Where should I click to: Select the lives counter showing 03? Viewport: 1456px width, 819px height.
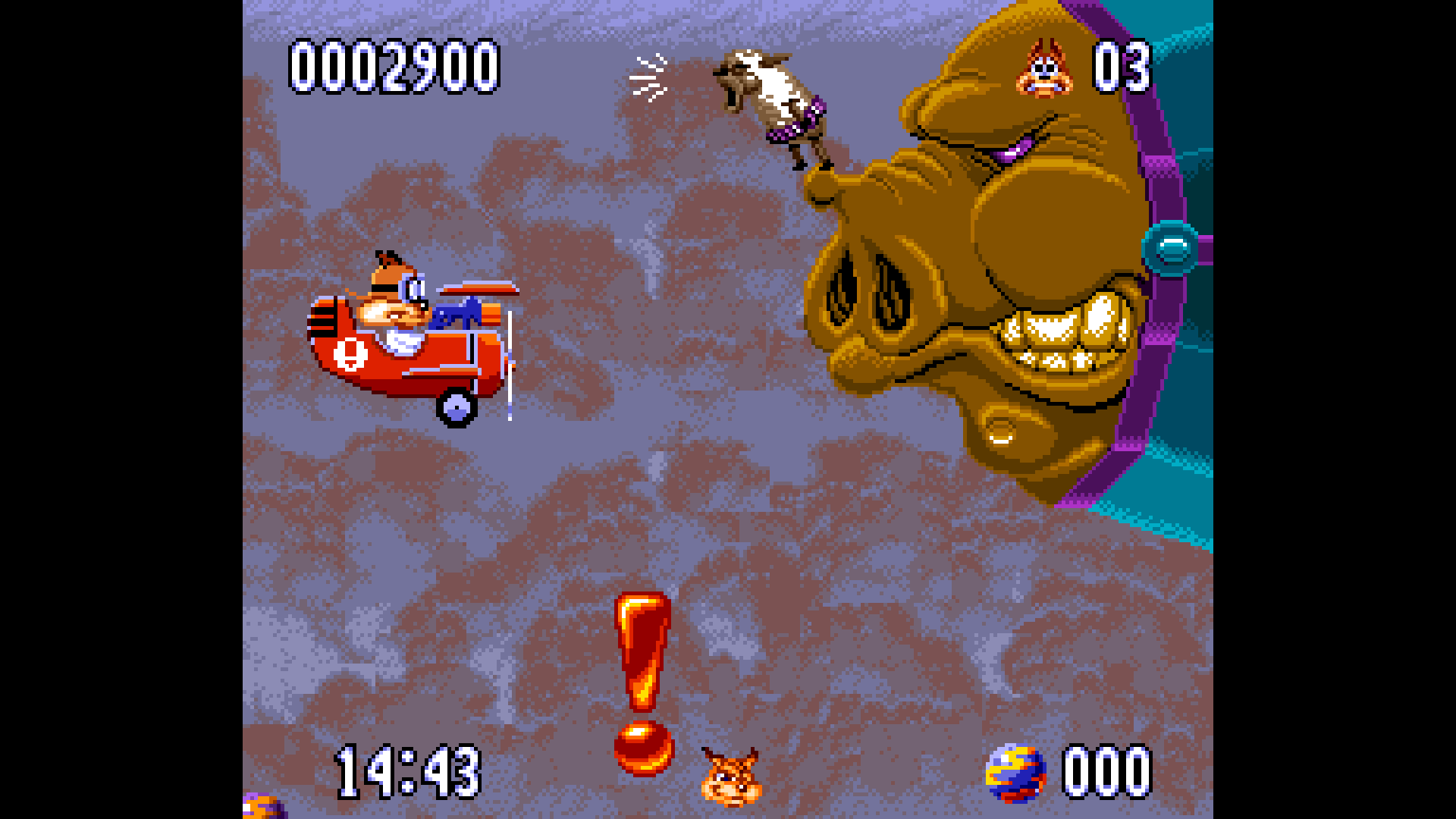click(x=1120, y=68)
